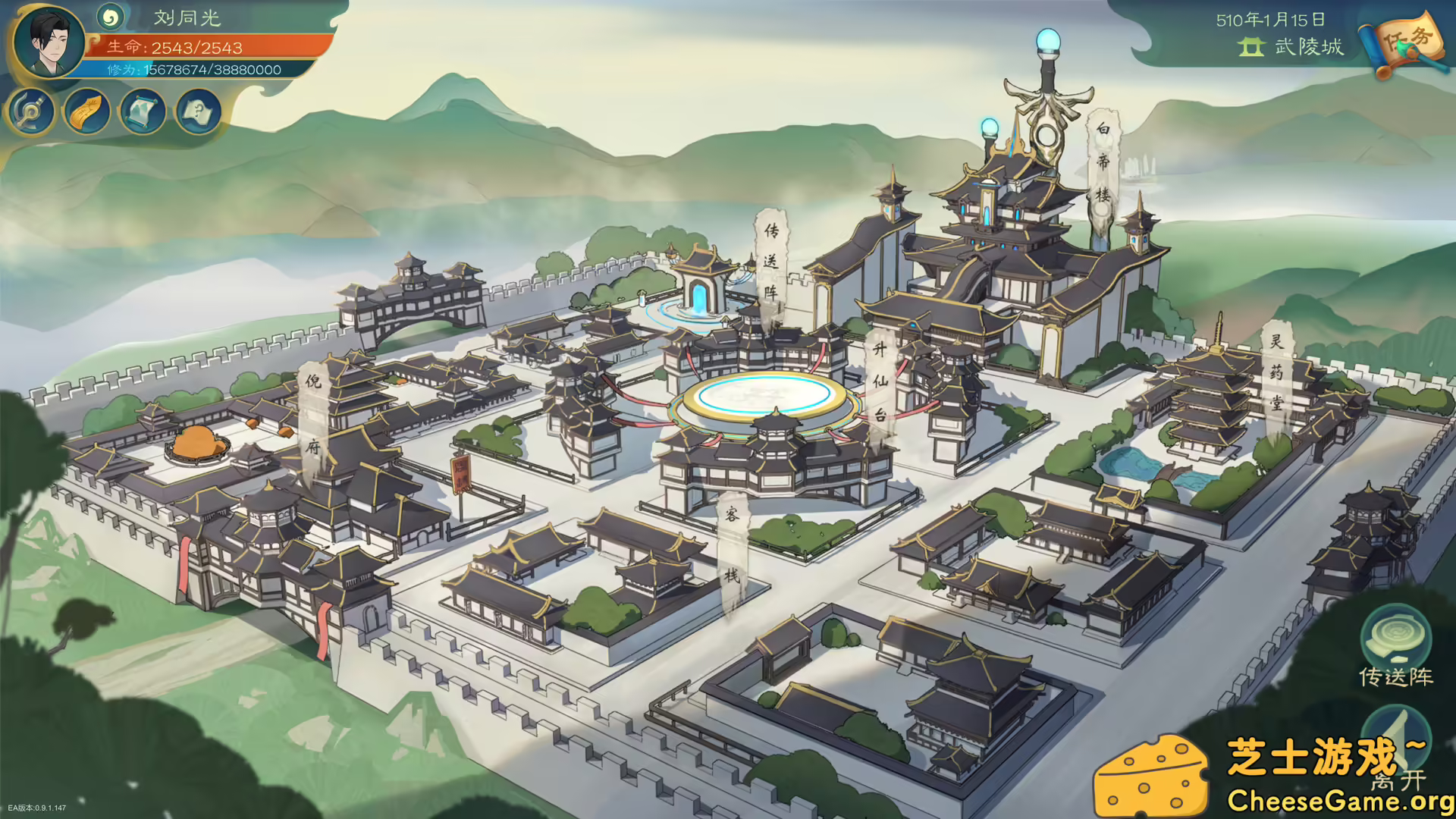This screenshot has height=819, width=1456.
Task: Enter the 灵药堂 medicine hall label
Action: (x=1277, y=372)
